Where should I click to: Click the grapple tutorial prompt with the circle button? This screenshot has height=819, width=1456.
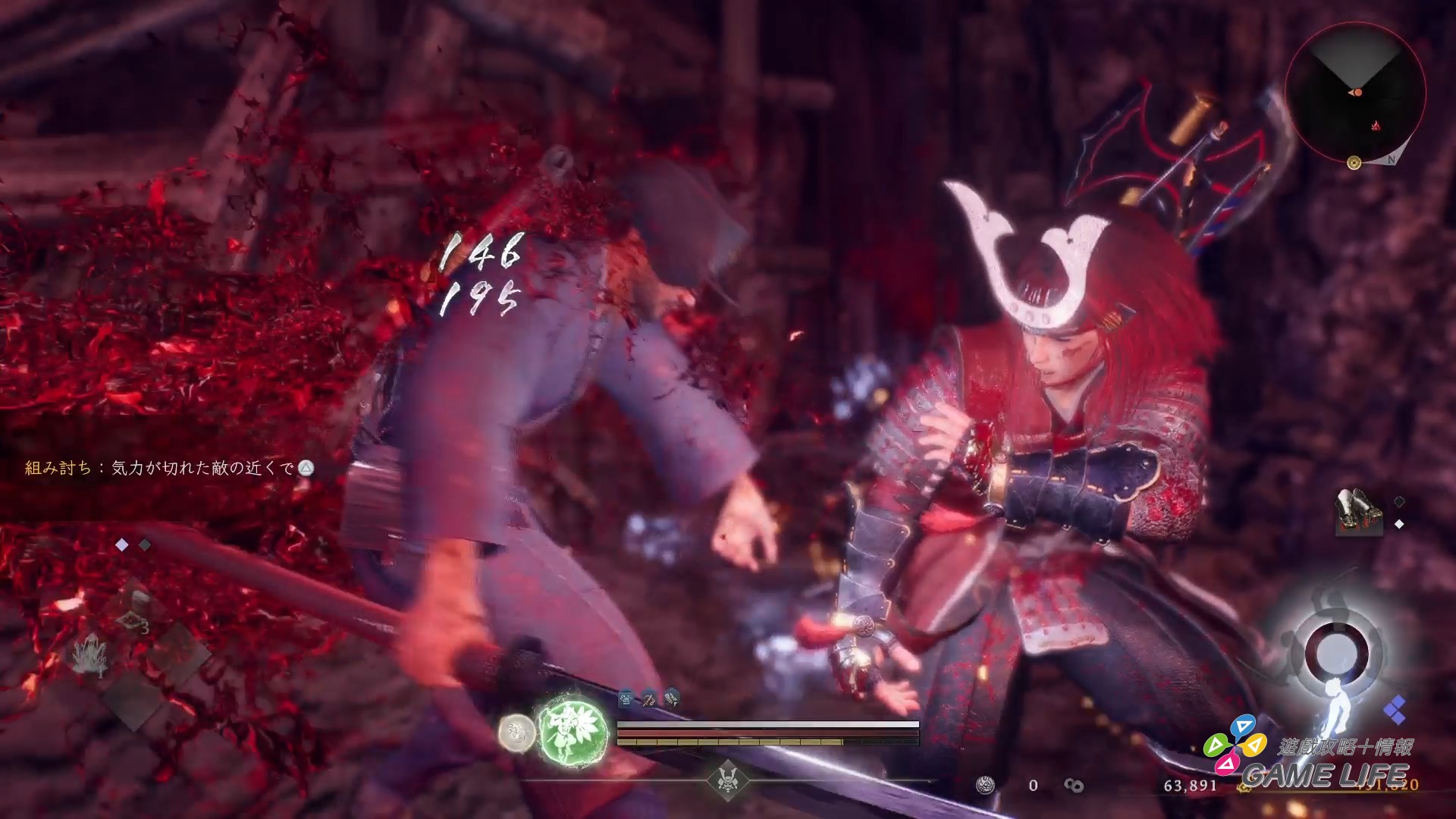171,469
